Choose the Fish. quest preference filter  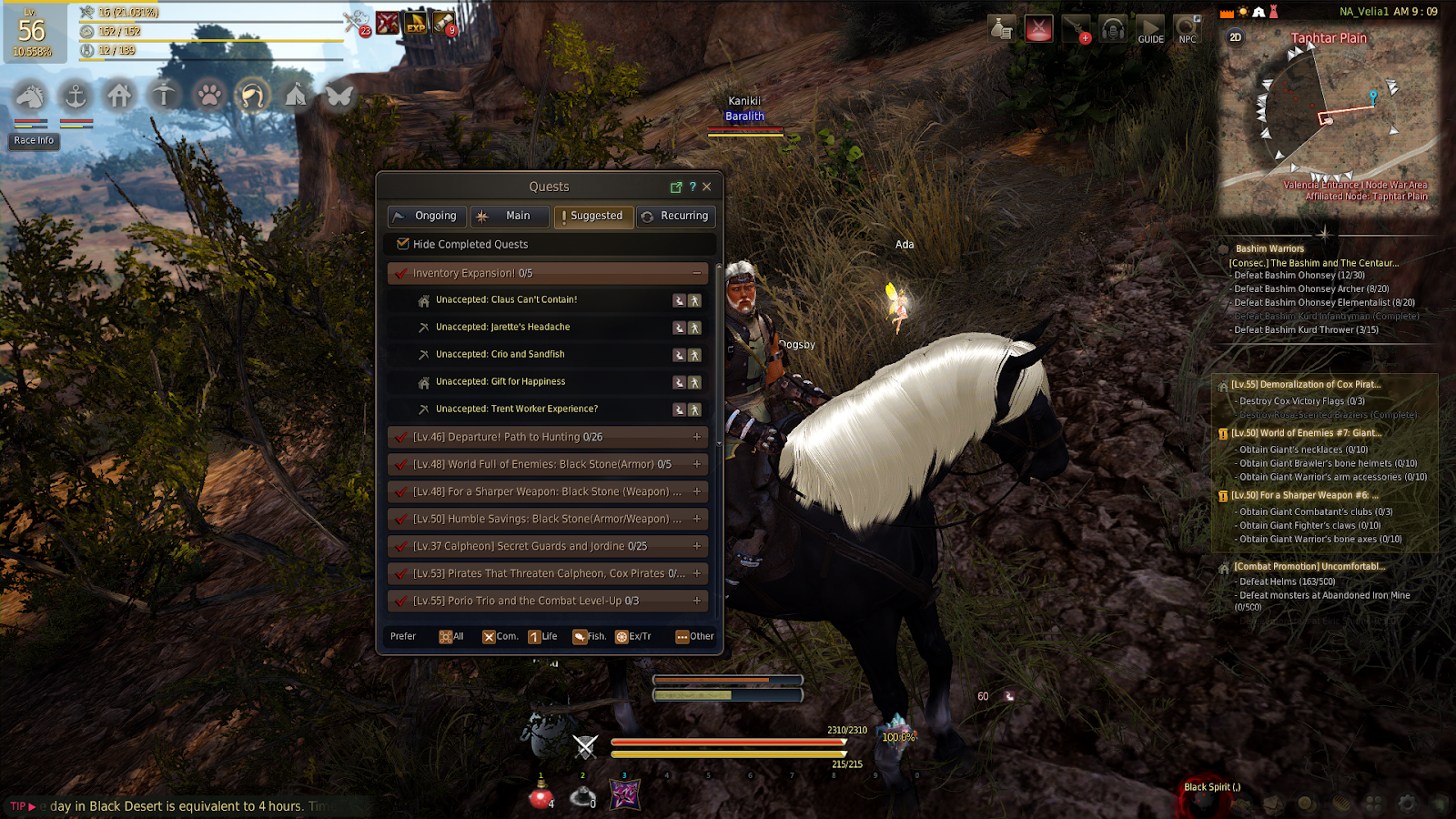(589, 637)
